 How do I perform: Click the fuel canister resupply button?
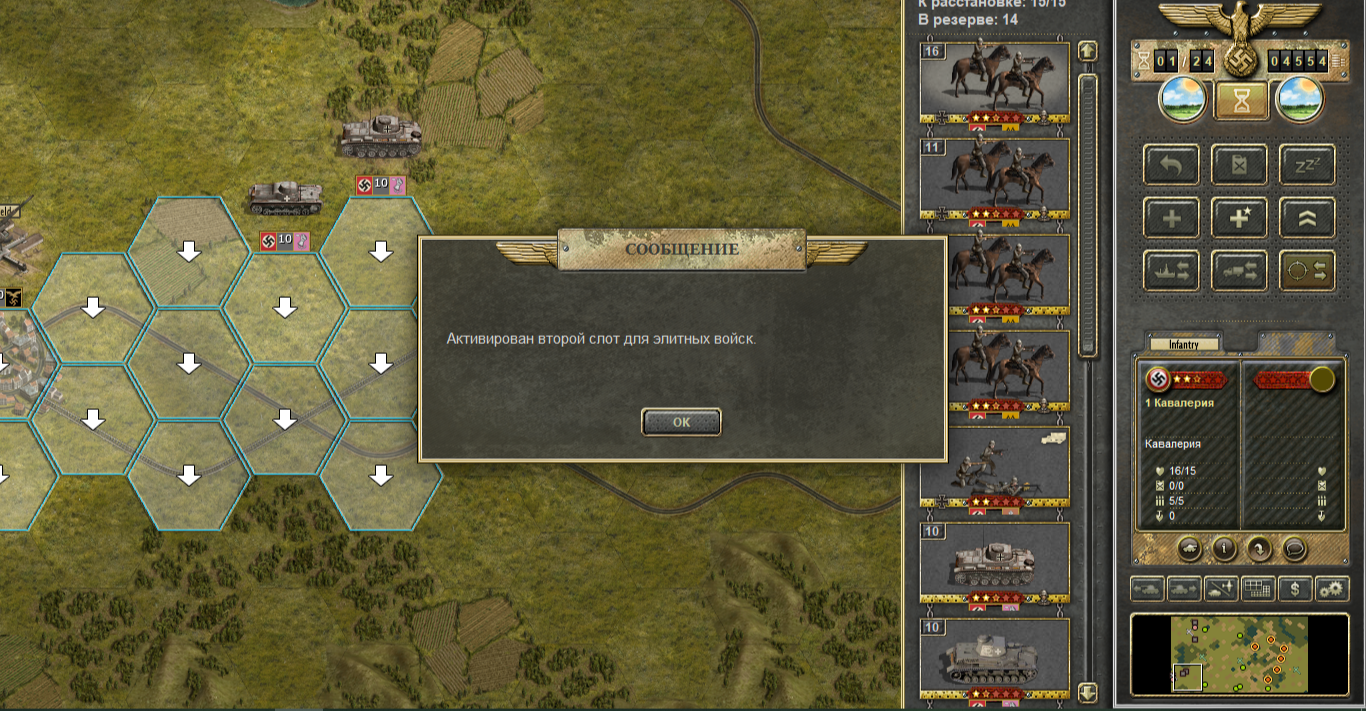pyautogui.click(x=1239, y=165)
